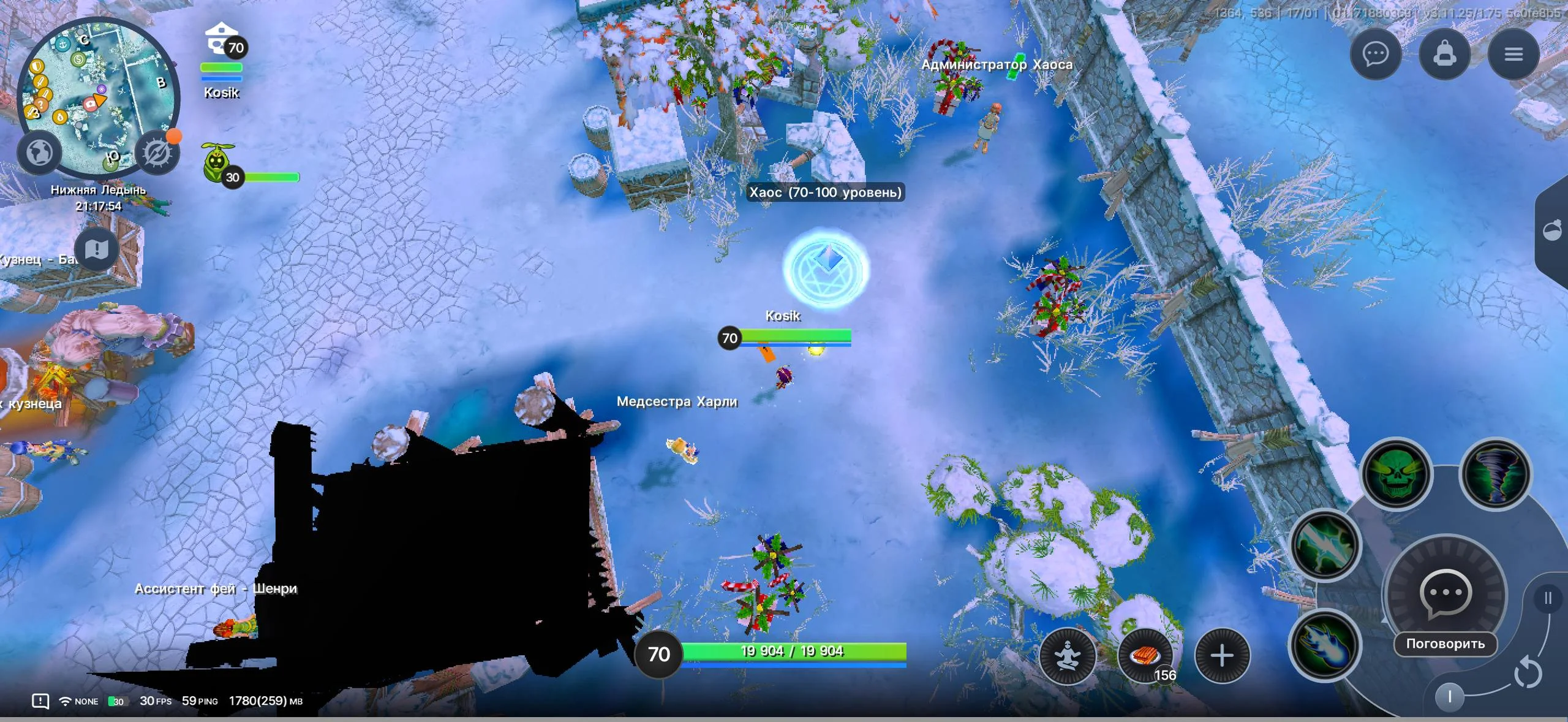Cast the tornado ability
Viewport: 1568px width, 722px height.
click(x=1495, y=474)
